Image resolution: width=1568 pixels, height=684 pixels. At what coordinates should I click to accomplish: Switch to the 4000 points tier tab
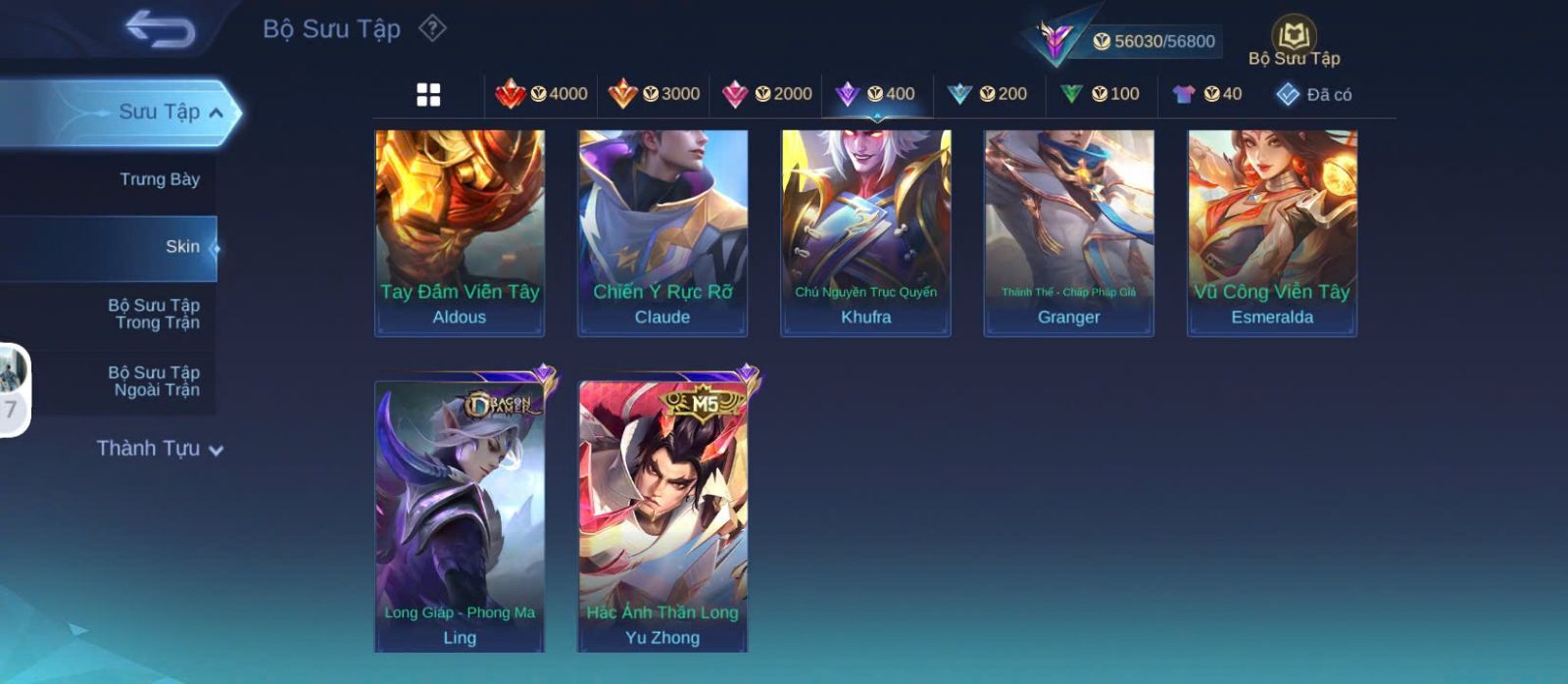coord(542,94)
